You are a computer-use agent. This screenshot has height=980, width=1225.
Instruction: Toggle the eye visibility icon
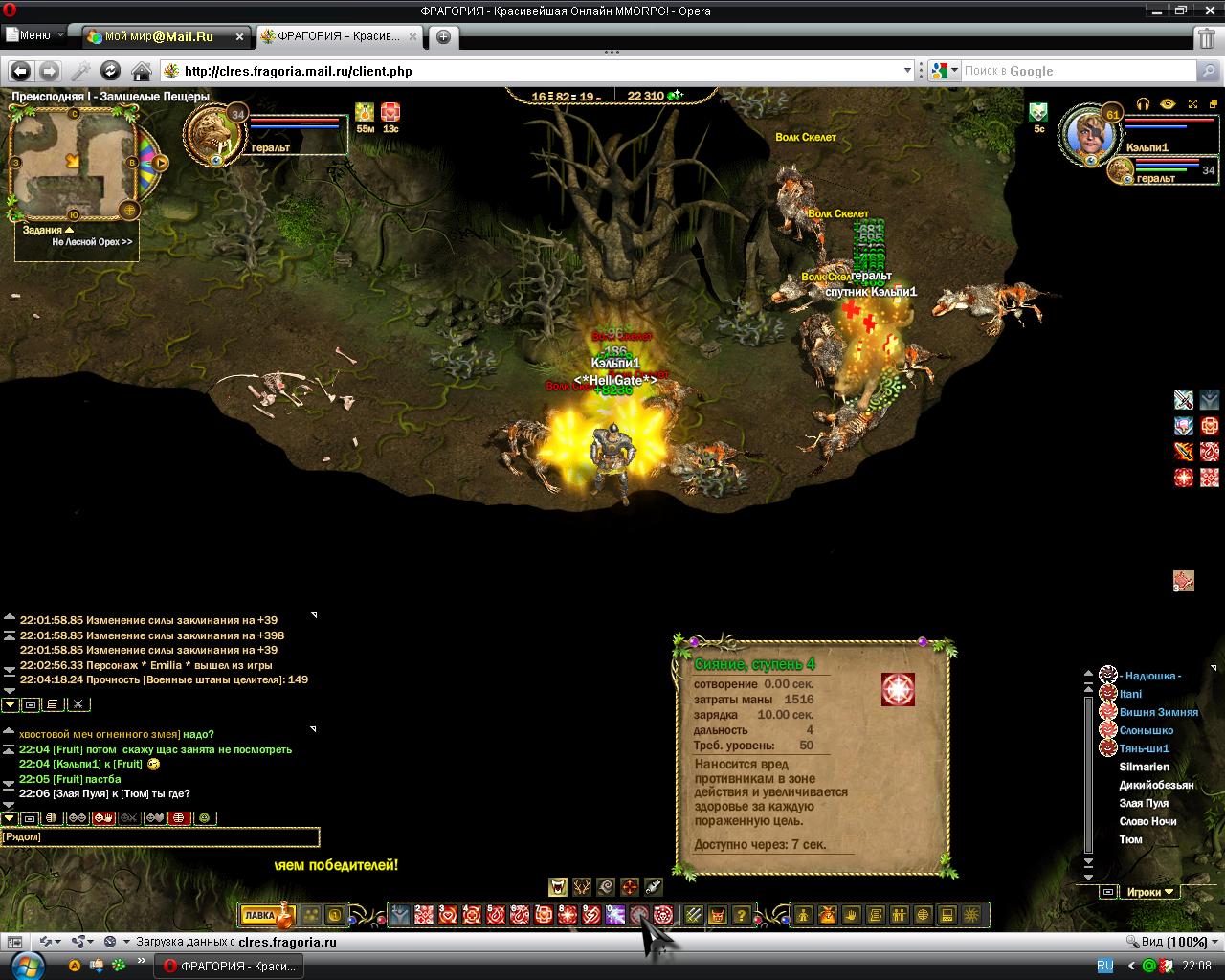coord(1168,103)
